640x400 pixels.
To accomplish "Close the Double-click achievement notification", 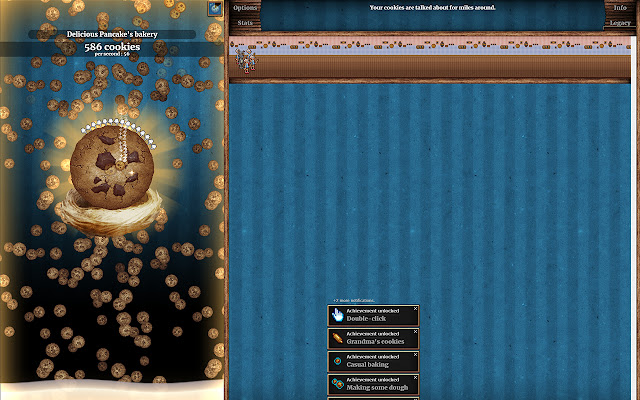I will (x=416, y=309).
